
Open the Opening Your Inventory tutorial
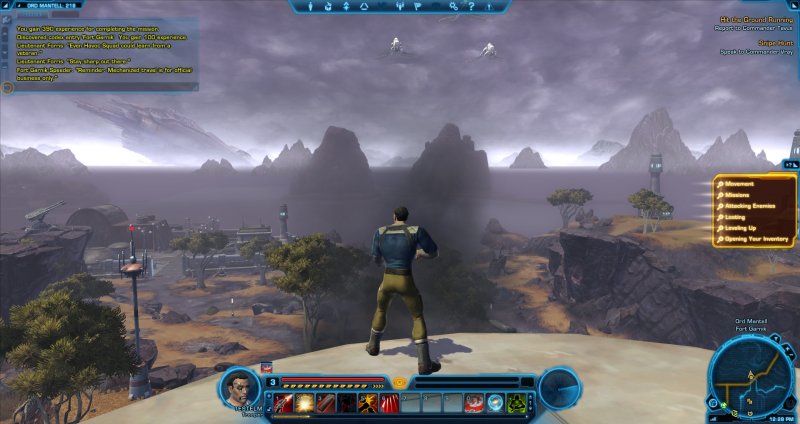pos(757,239)
